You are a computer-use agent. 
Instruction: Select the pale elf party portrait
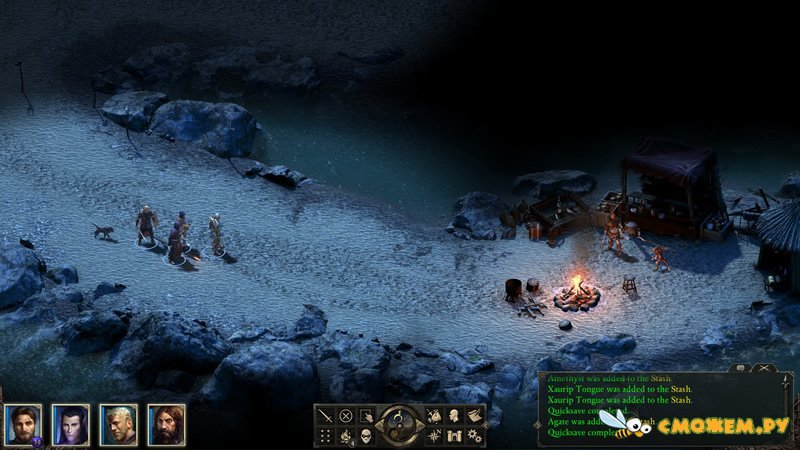click(x=71, y=424)
